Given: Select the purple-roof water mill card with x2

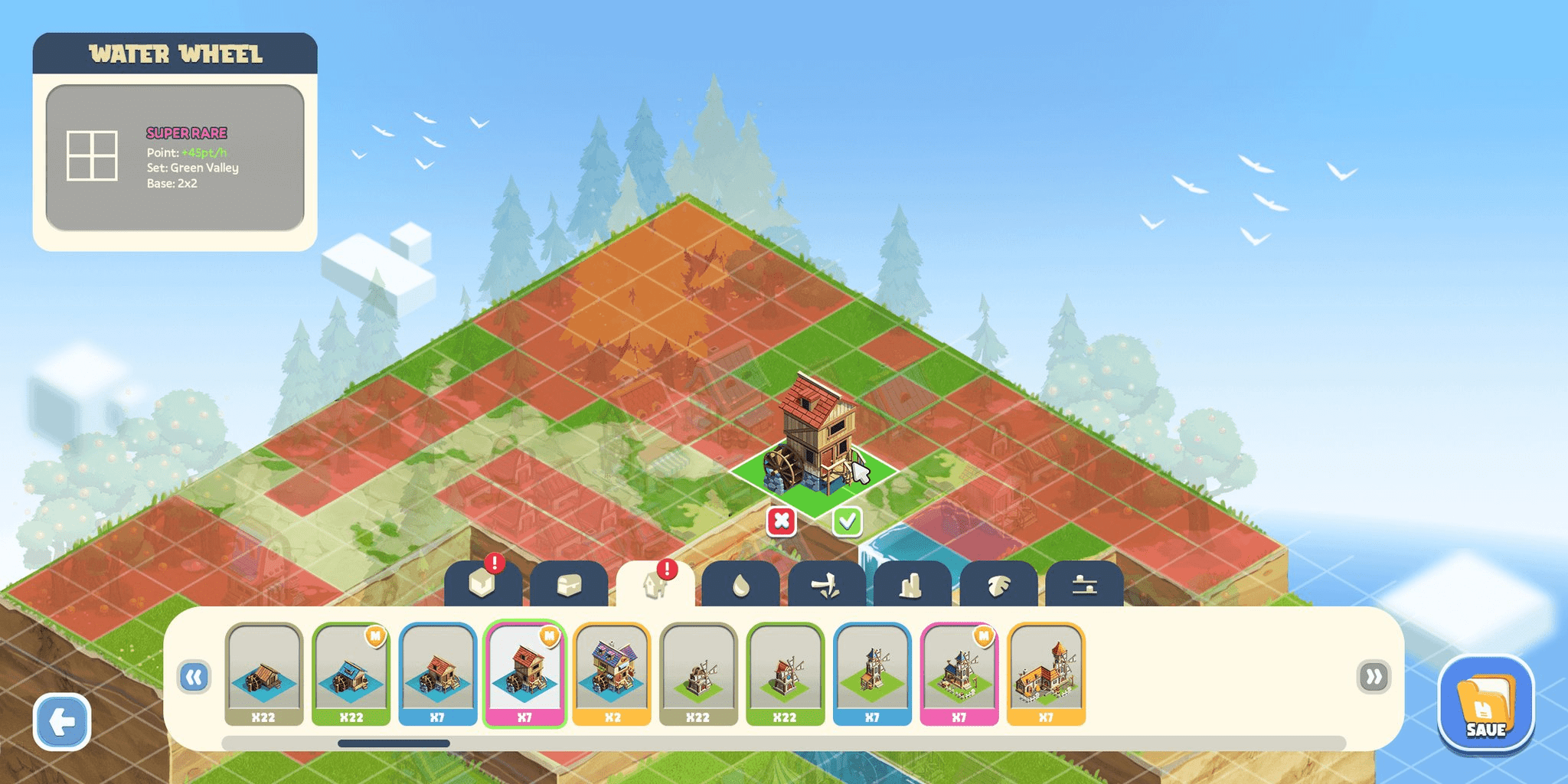Looking at the screenshot, I should click(612, 674).
